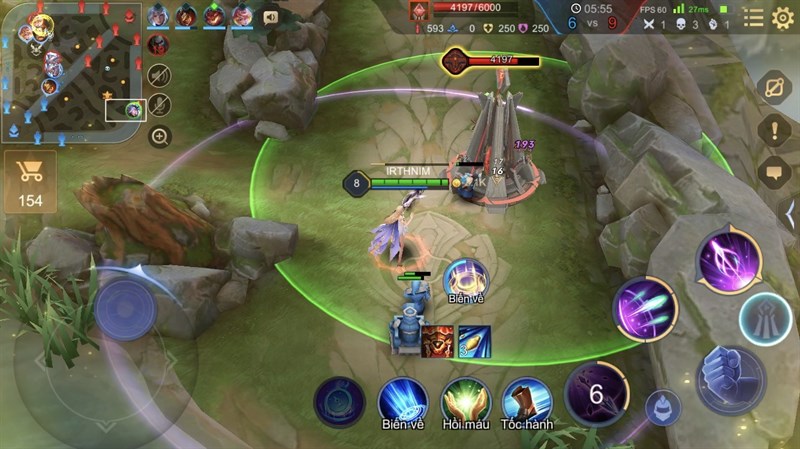
Task: Send the exclamation mark alert signal
Action: coord(775,130)
